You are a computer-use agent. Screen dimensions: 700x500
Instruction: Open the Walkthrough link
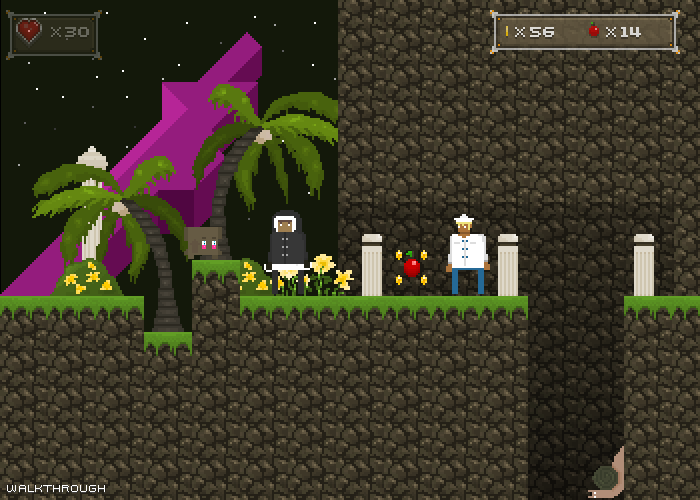(54, 488)
